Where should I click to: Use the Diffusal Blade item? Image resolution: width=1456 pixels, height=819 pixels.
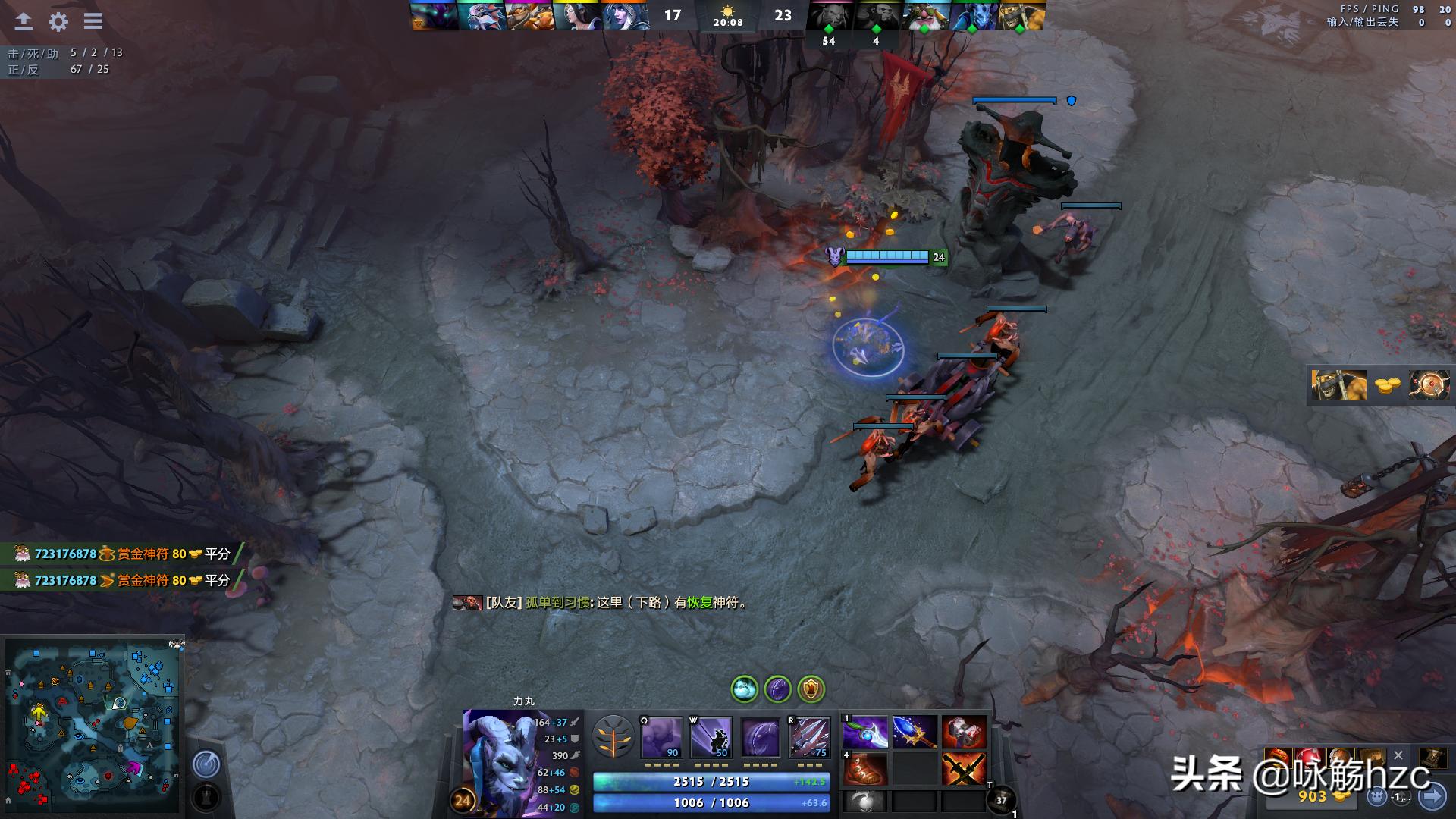865,733
